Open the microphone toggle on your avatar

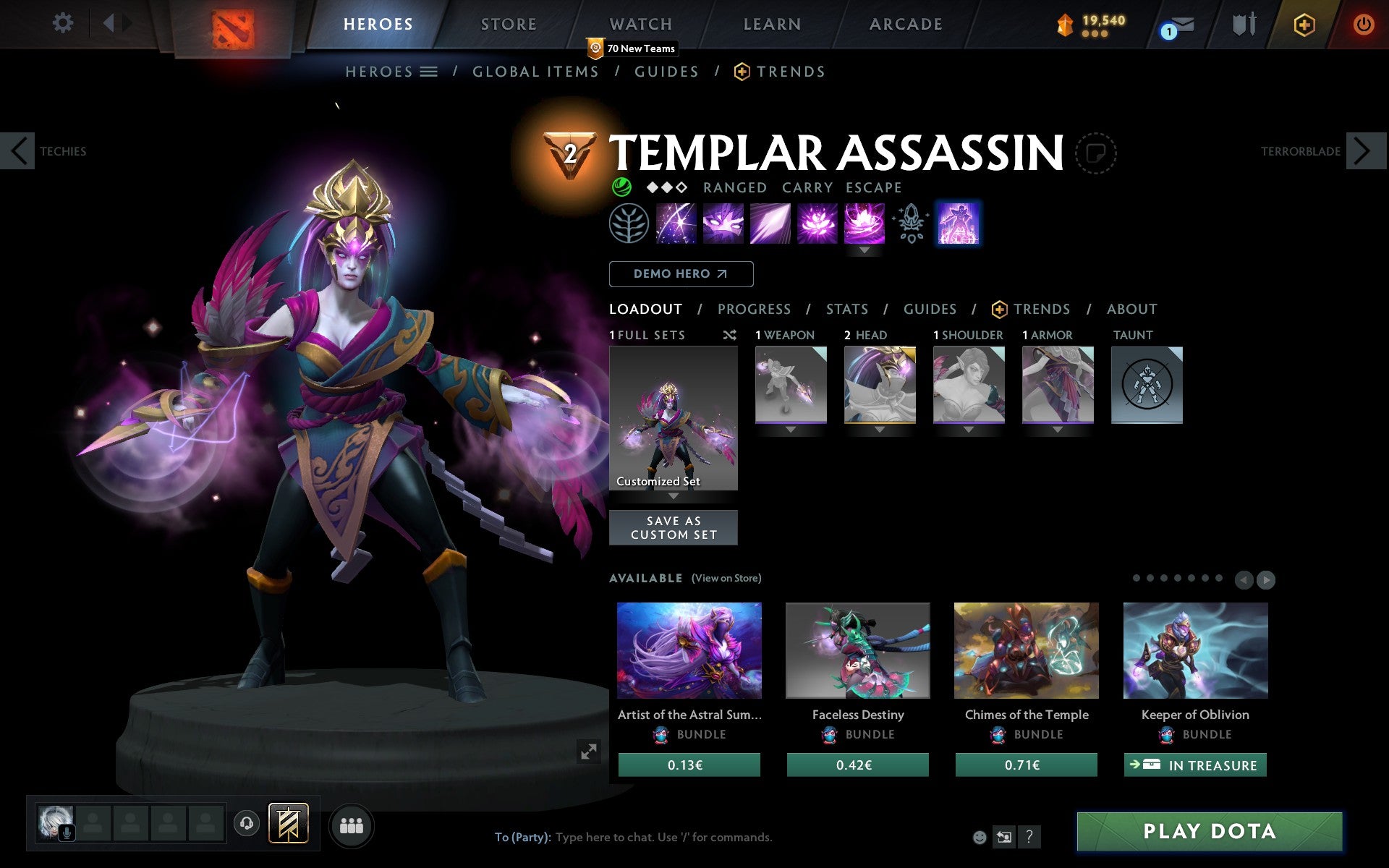point(68,832)
